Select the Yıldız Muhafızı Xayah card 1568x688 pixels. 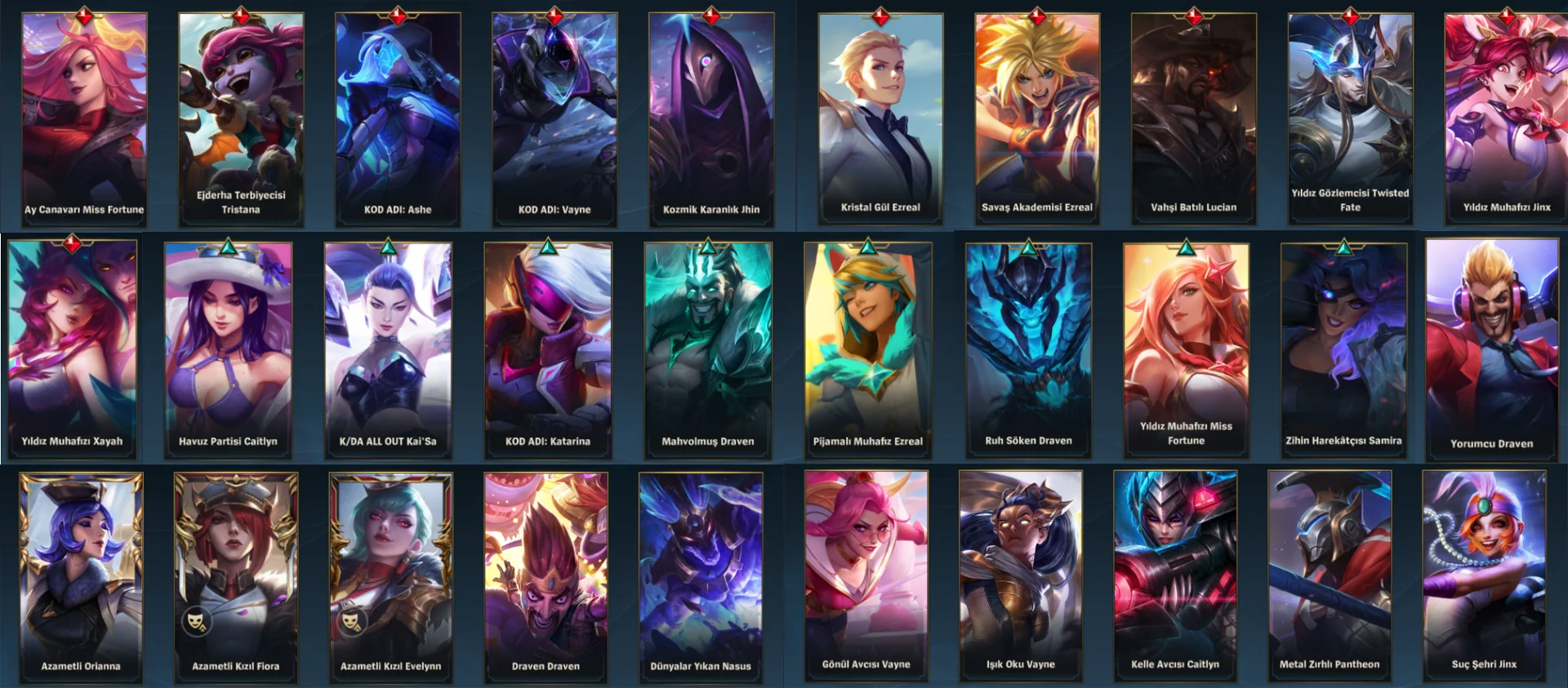(72, 347)
